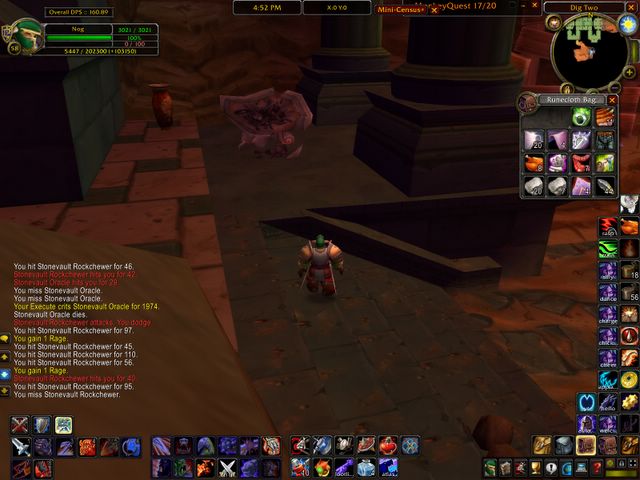640x480 pixels.
Task: Activate the red potion action slot
Action: tap(388, 445)
